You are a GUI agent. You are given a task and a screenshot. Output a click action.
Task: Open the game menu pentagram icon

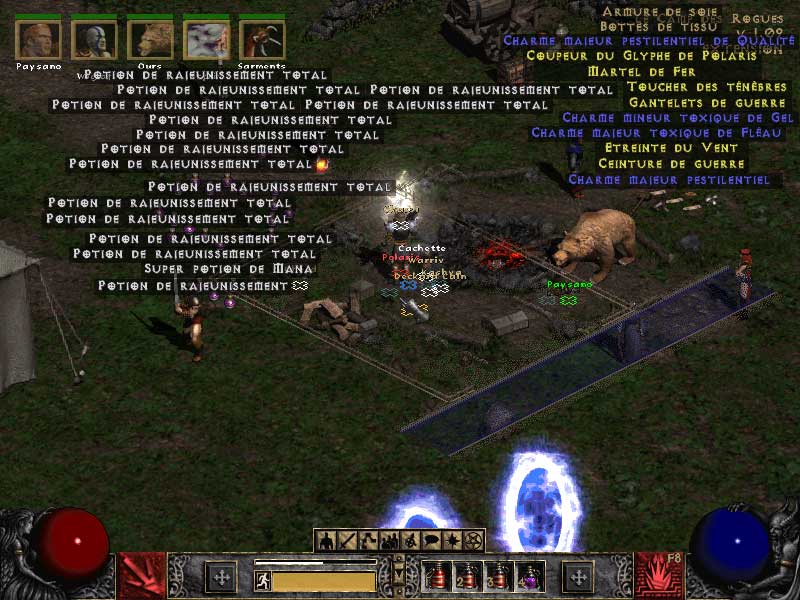474,541
